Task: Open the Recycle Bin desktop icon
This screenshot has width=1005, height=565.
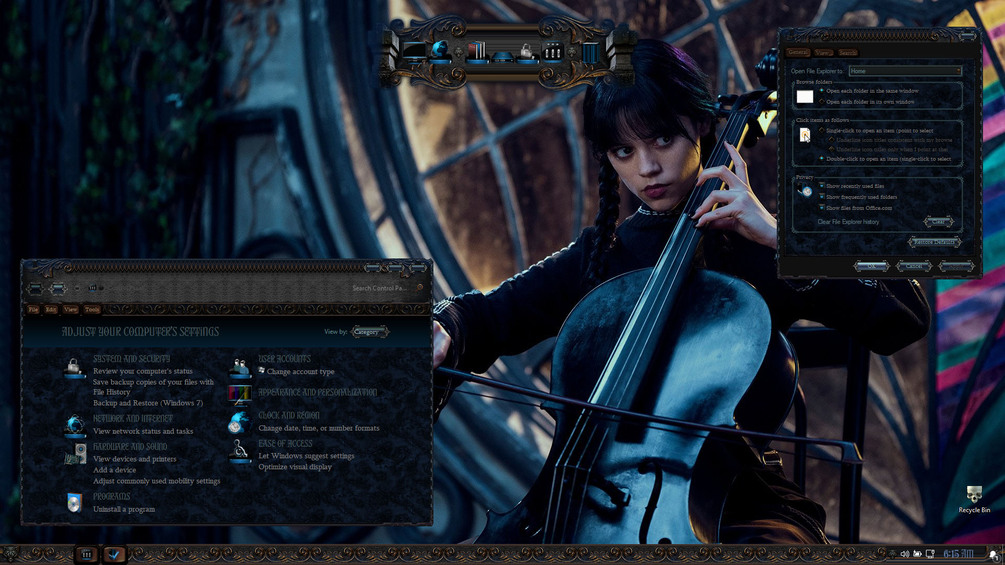Action: coord(974,497)
